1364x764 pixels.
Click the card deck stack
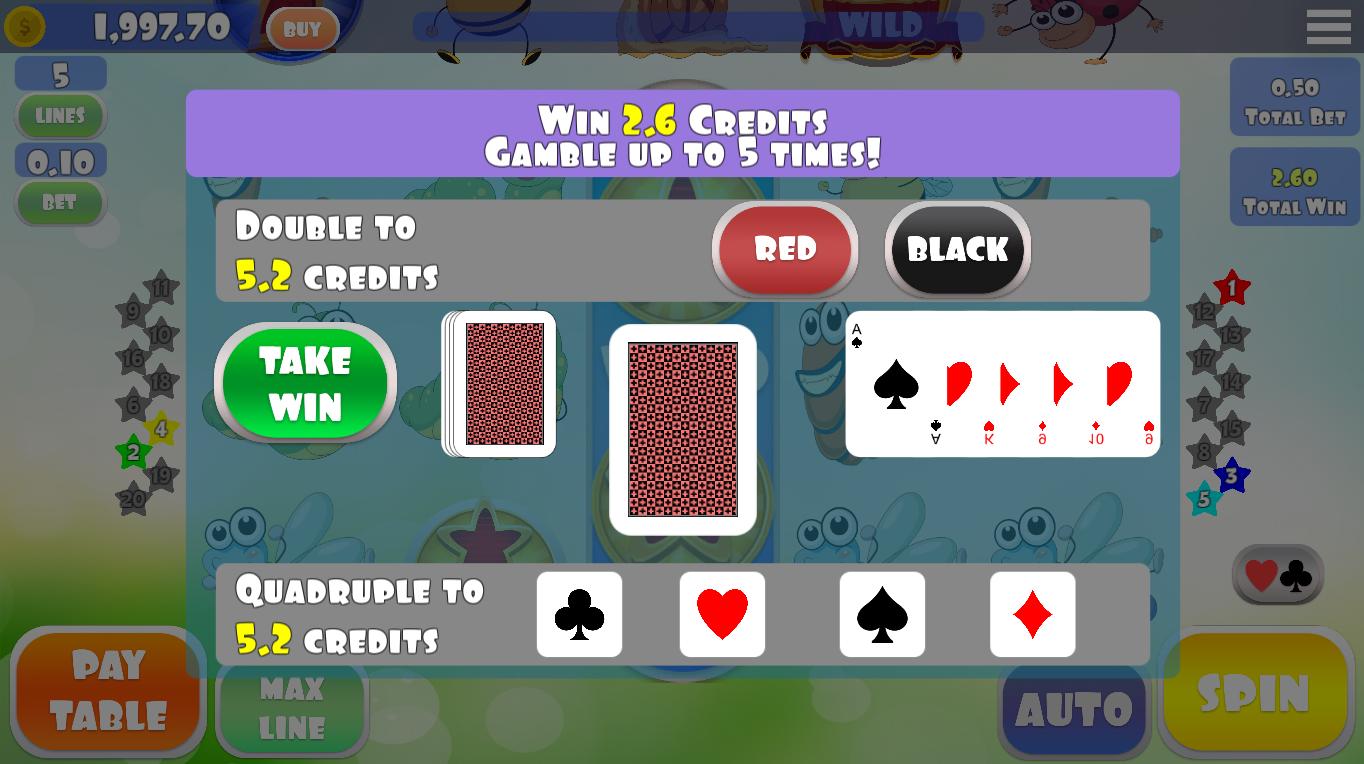(x=498, y=384)
